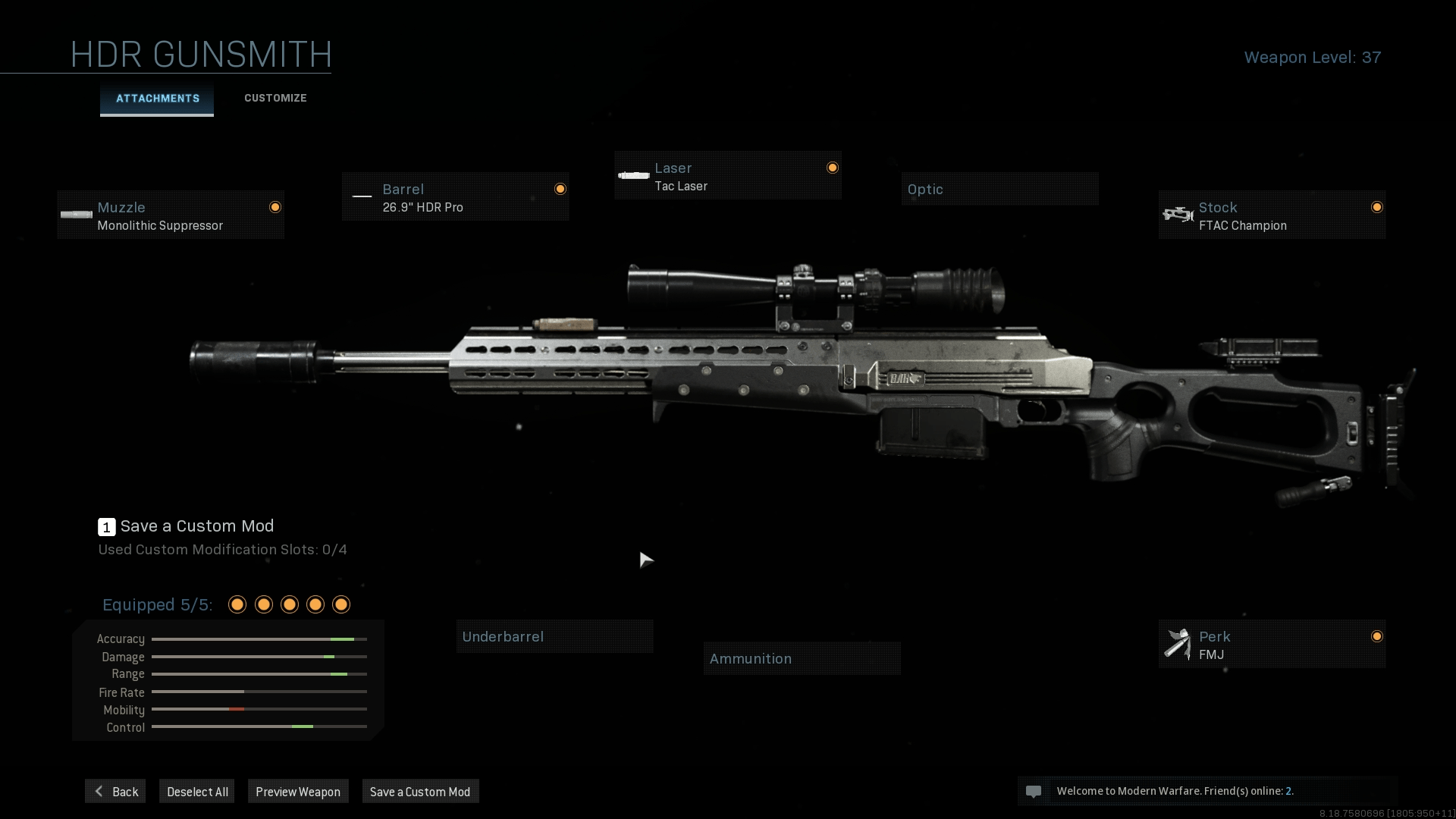Click the FTAC Champion stock icon
1456x819 pixels.
[1178, 215]
